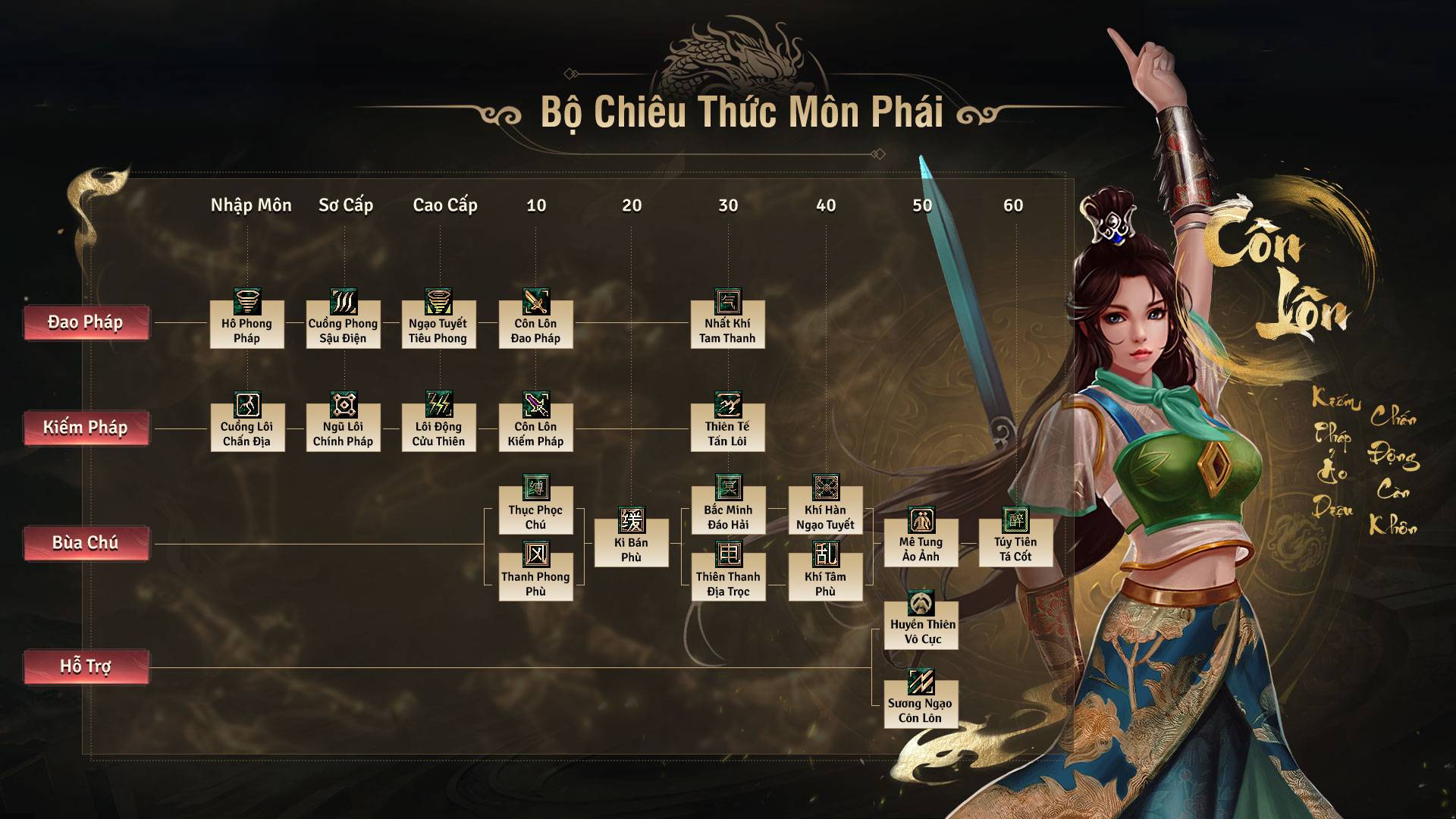Select the Kiếm Pháp category label

tap(86, 428)
